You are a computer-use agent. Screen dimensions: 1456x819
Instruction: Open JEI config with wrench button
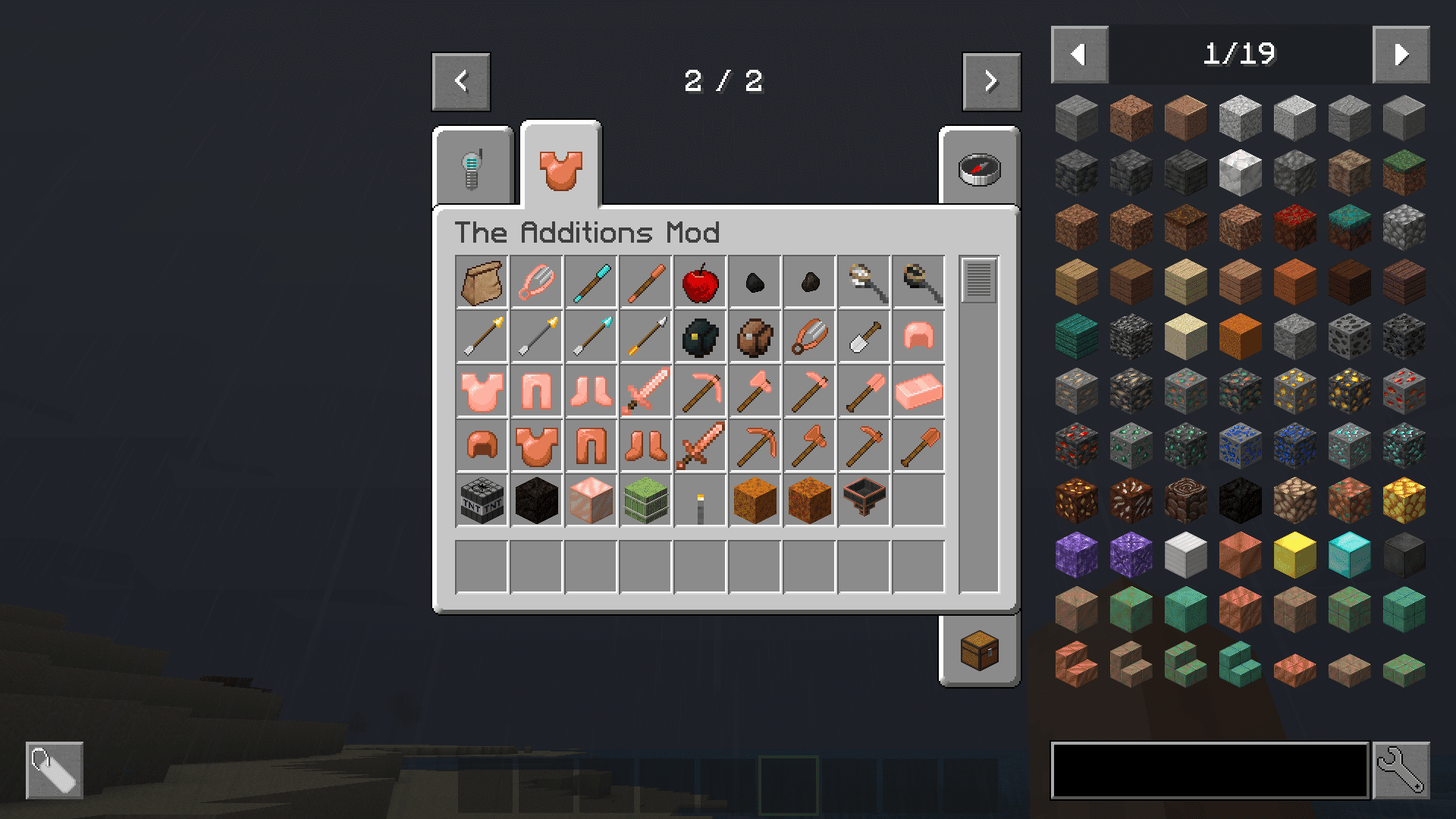click(x=1401, y=770)
